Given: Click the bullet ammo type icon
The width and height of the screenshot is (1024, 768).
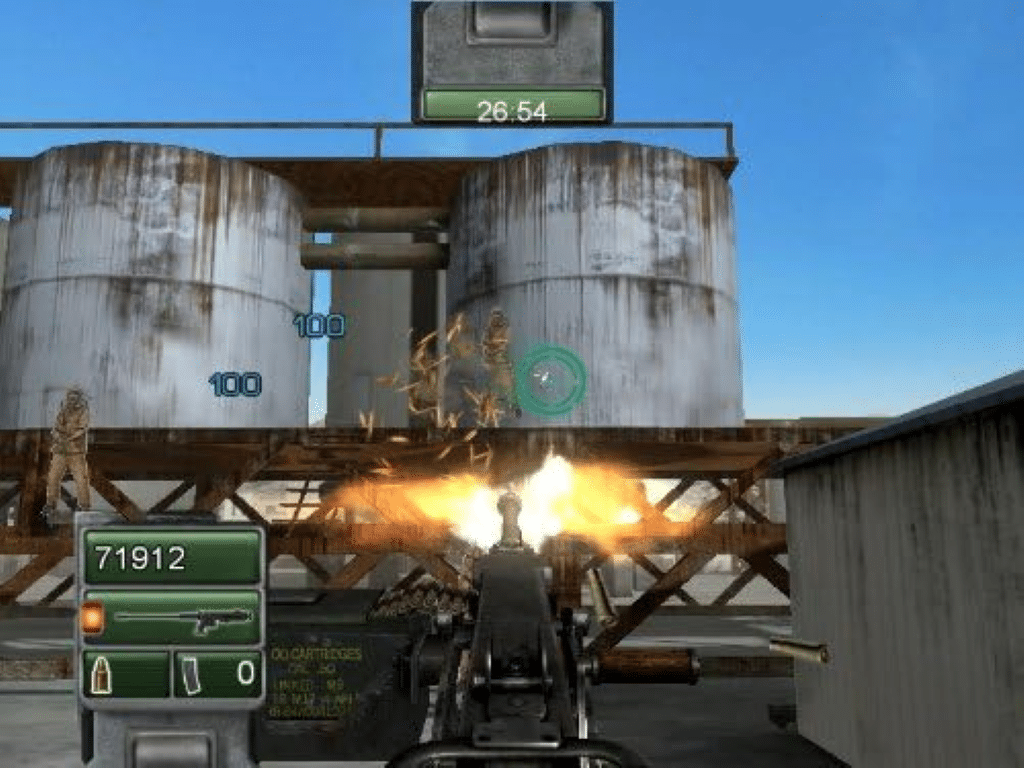Looking at the screenshot, I should [x=101, y=674].
